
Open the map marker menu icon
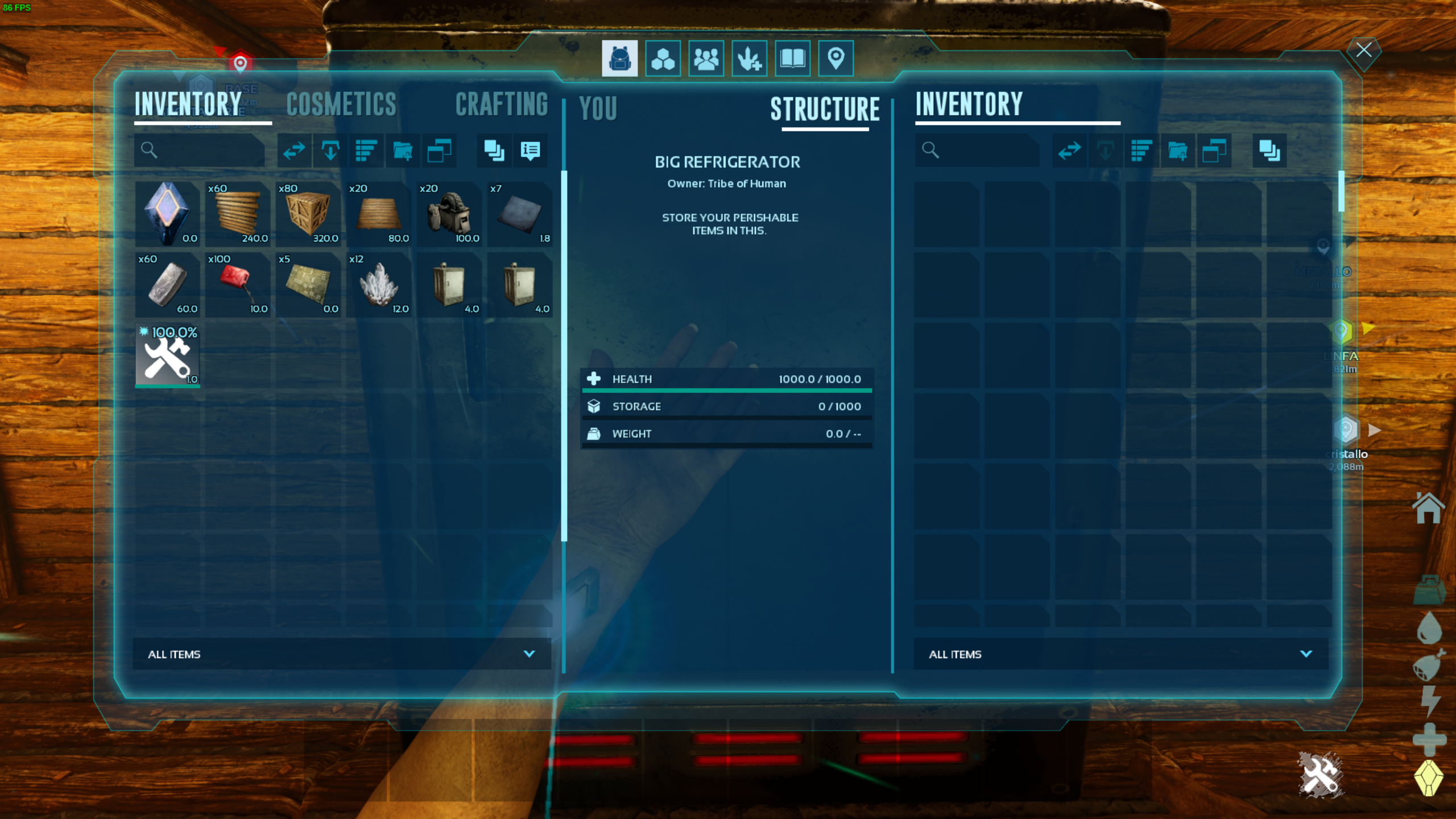pos(835,59)
